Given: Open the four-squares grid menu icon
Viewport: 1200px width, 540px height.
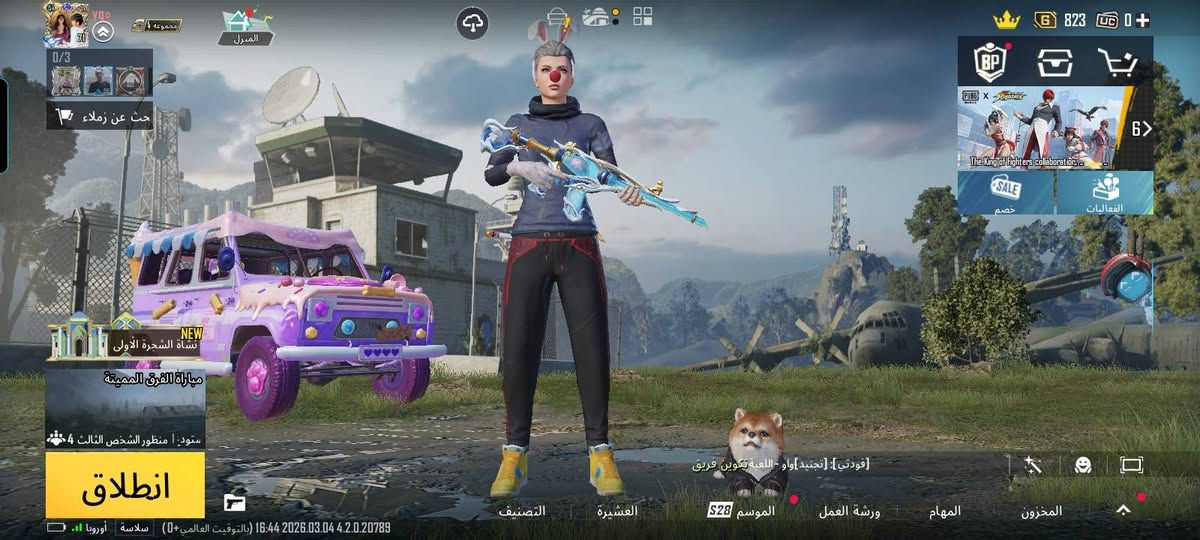Looking at the screenshot, I should pyautogui.click(x=642, y=16).
